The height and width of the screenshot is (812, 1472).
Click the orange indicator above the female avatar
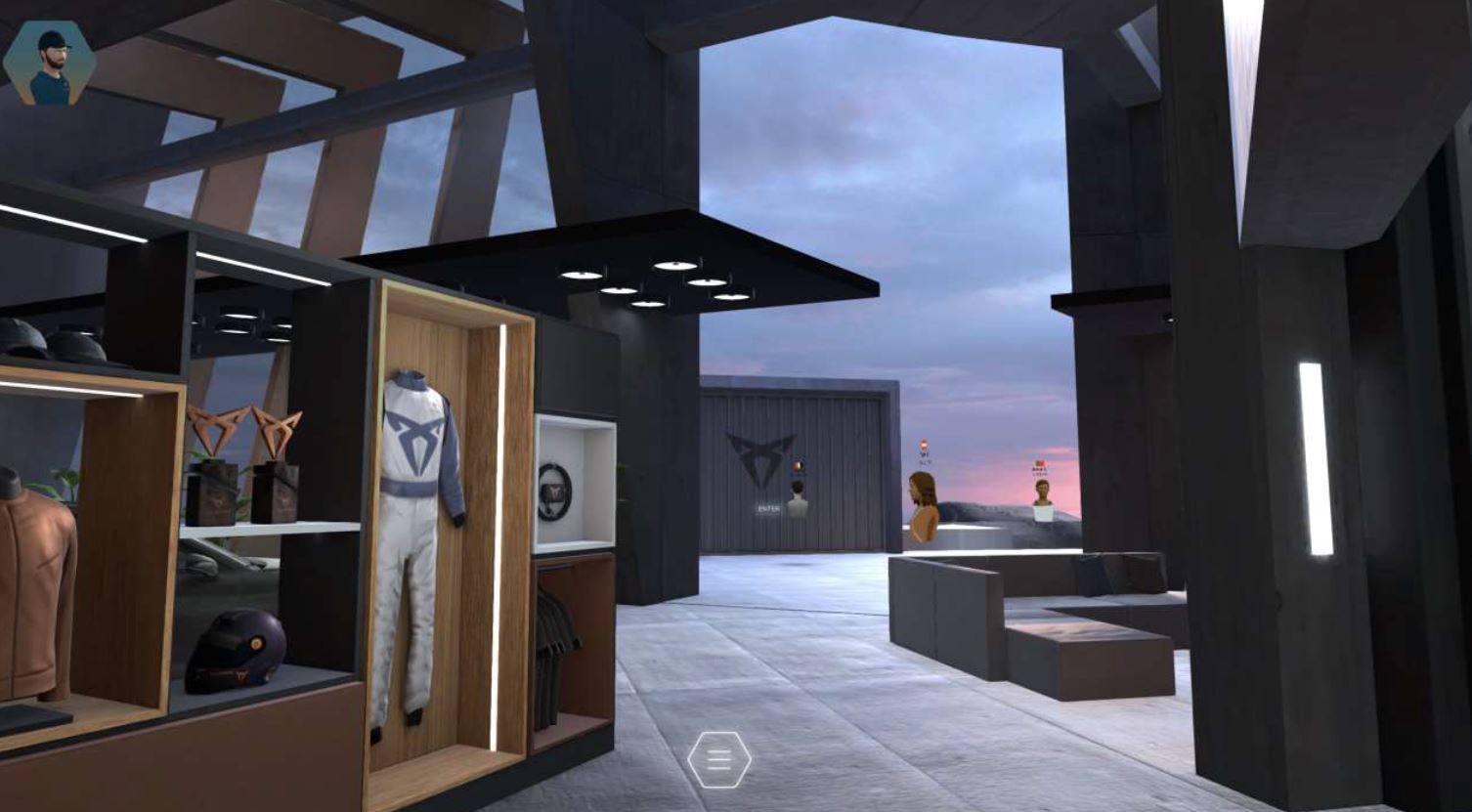tap(923, 443)
